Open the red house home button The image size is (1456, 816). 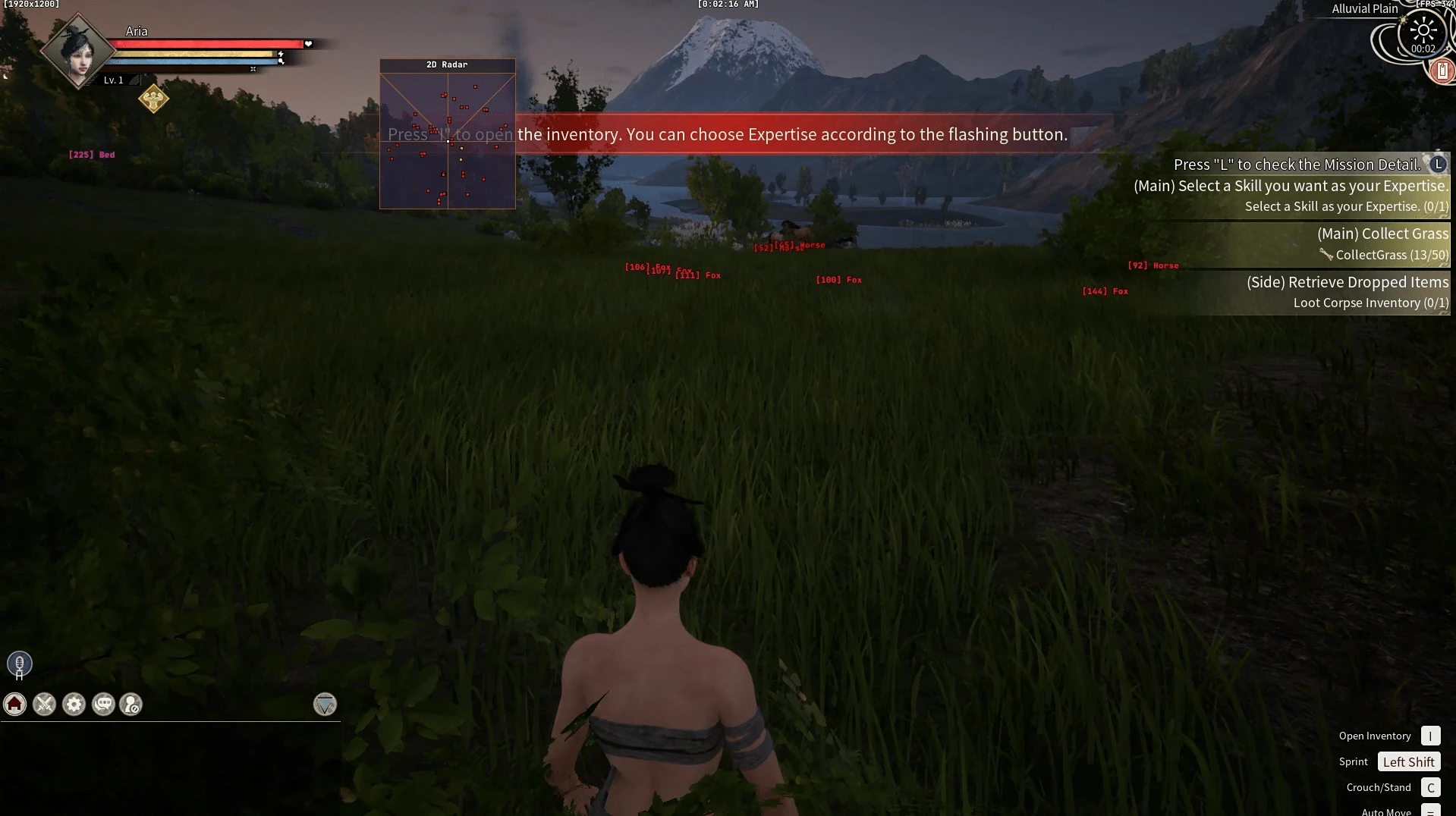pyautogui.click(x=15, y=705)
